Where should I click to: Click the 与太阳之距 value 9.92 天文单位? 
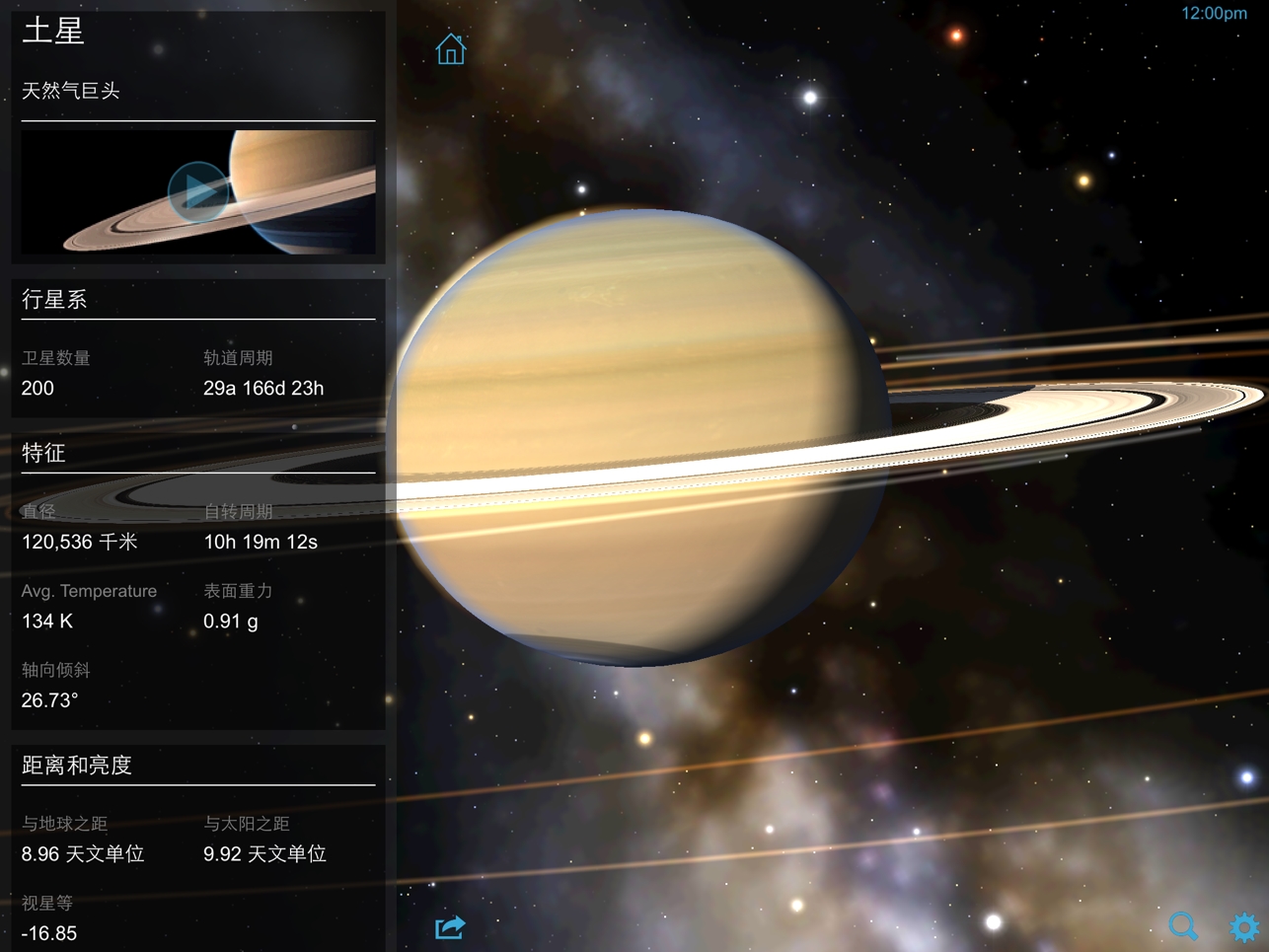click(x=264, y=853)
